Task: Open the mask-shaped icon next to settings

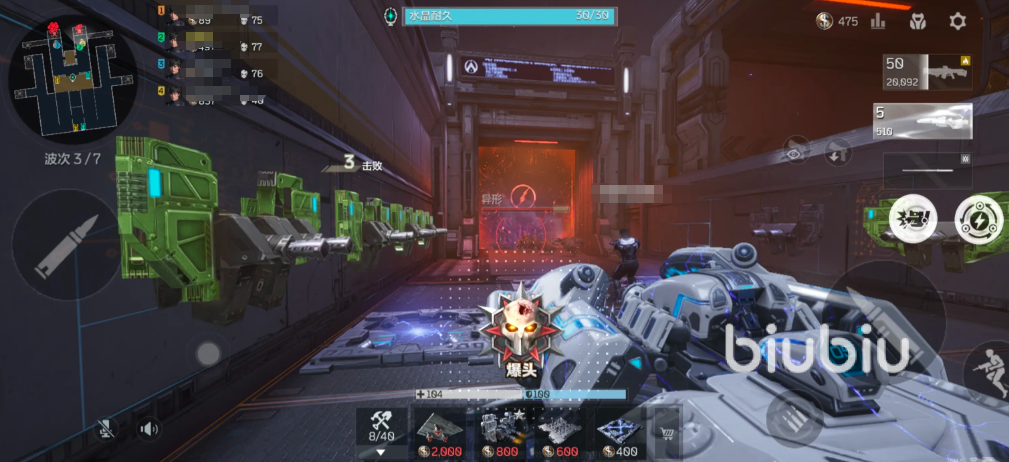Action: tap(917, 21)
